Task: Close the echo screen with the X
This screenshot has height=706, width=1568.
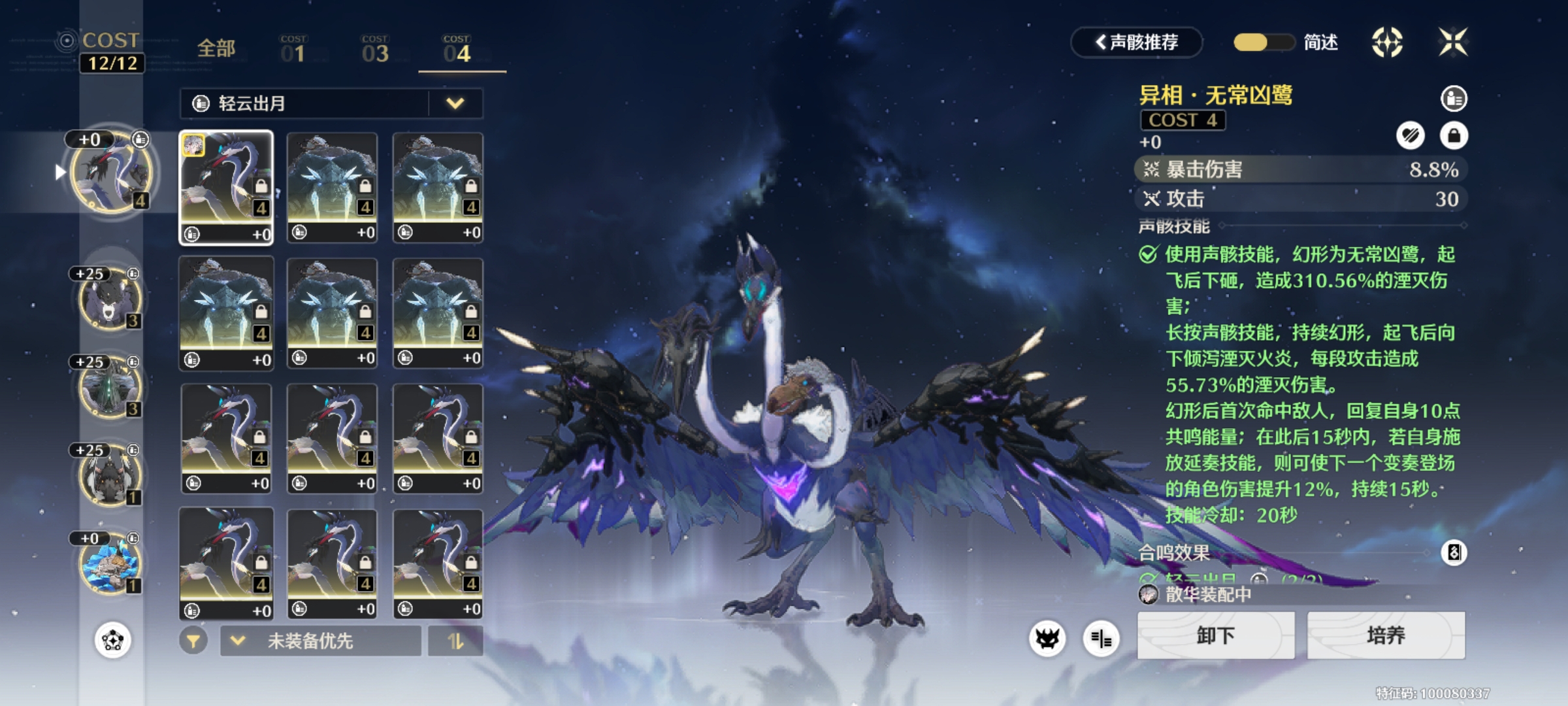Action: (x=1453, y=42)
